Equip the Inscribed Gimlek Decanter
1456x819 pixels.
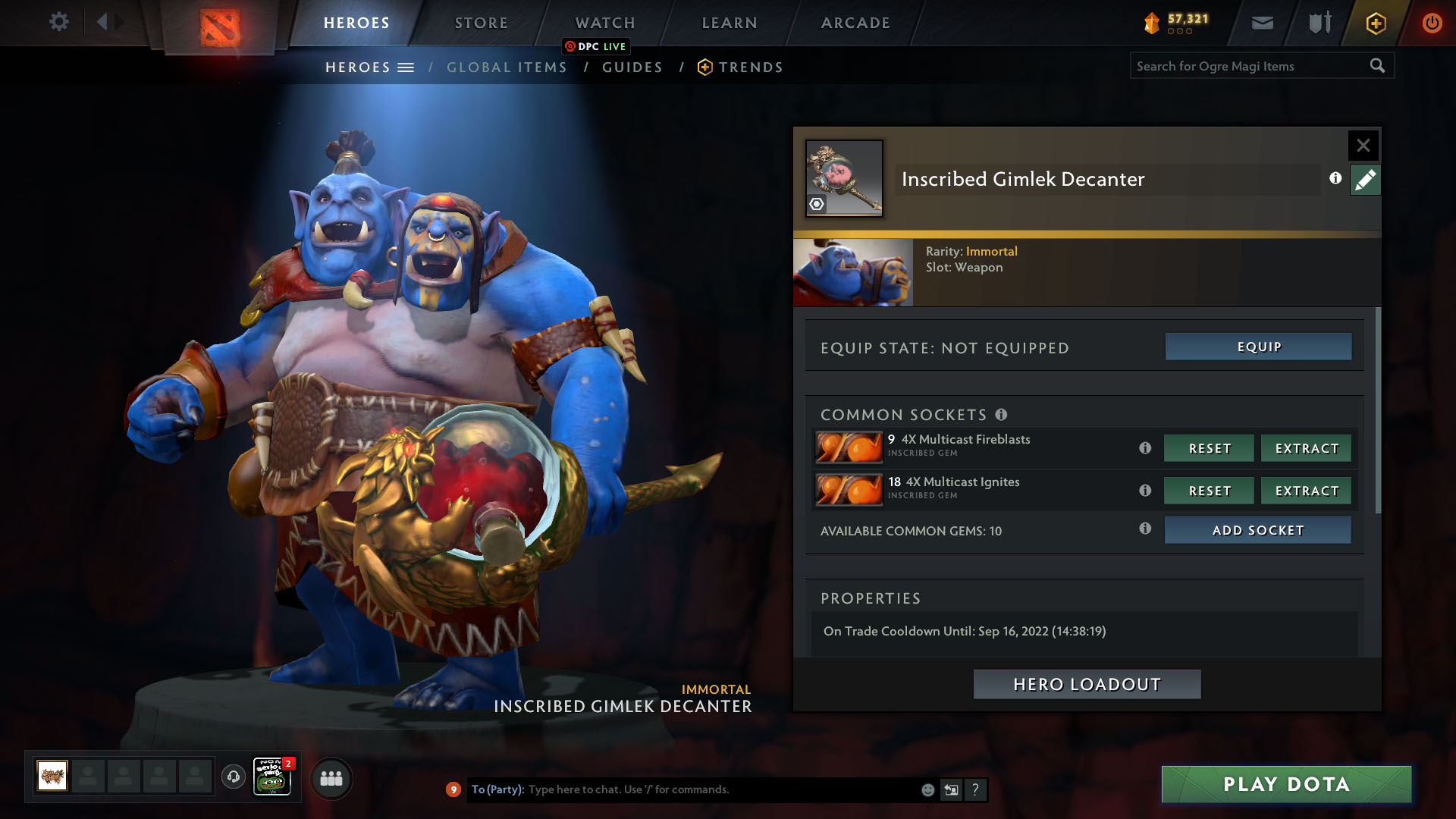[1258, 347]
